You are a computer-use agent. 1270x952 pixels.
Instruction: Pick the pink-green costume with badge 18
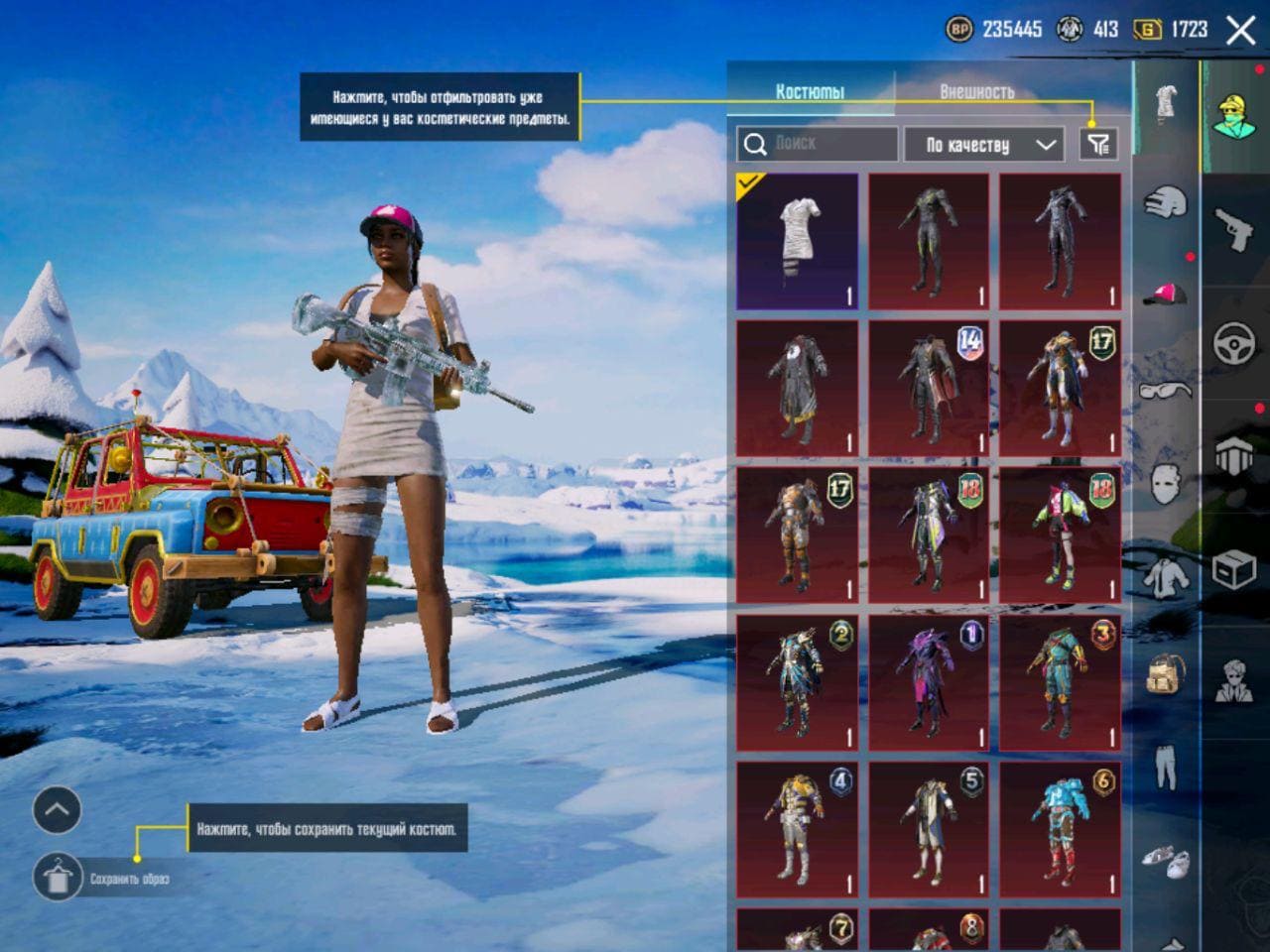click(1060, 535)
